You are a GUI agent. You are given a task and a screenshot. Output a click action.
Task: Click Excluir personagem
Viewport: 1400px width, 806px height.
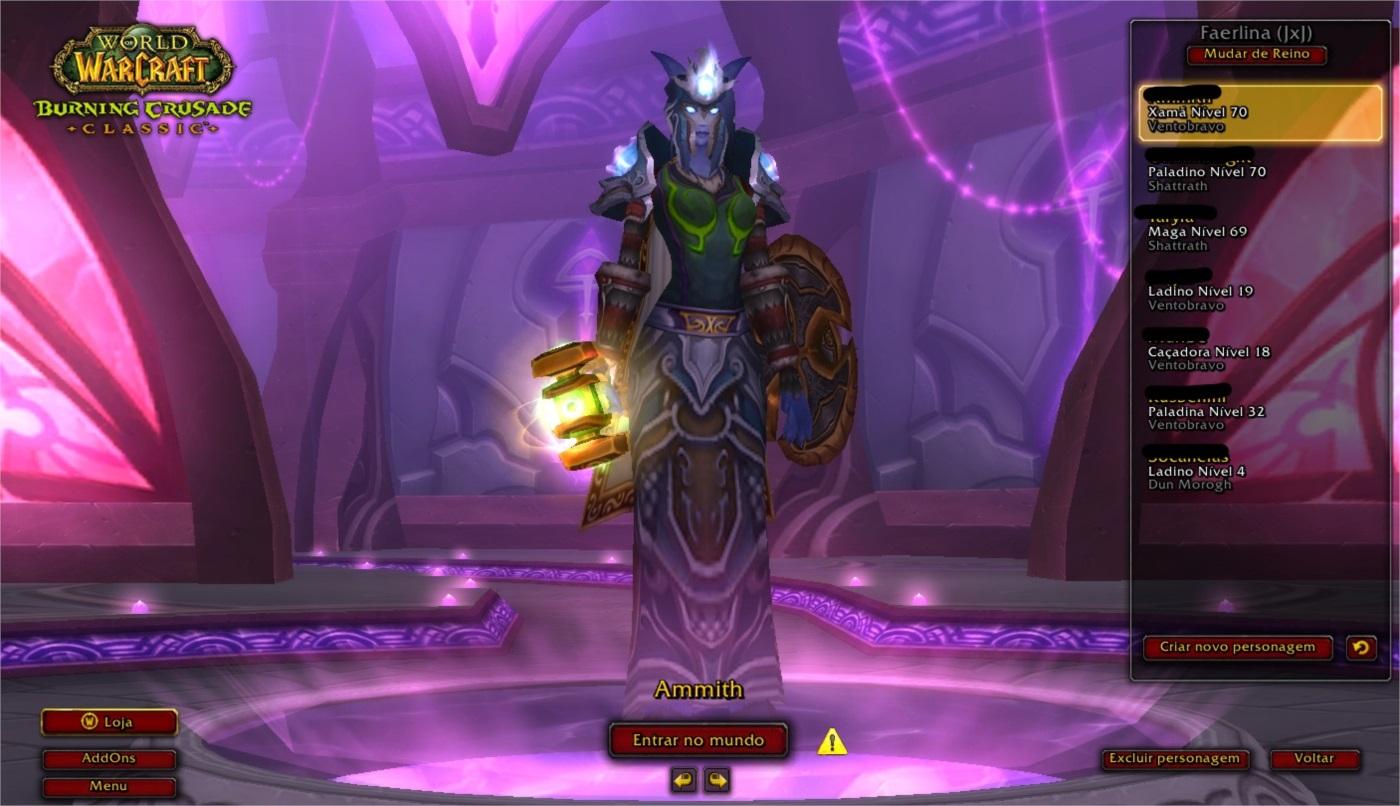tap(1174, 759)
